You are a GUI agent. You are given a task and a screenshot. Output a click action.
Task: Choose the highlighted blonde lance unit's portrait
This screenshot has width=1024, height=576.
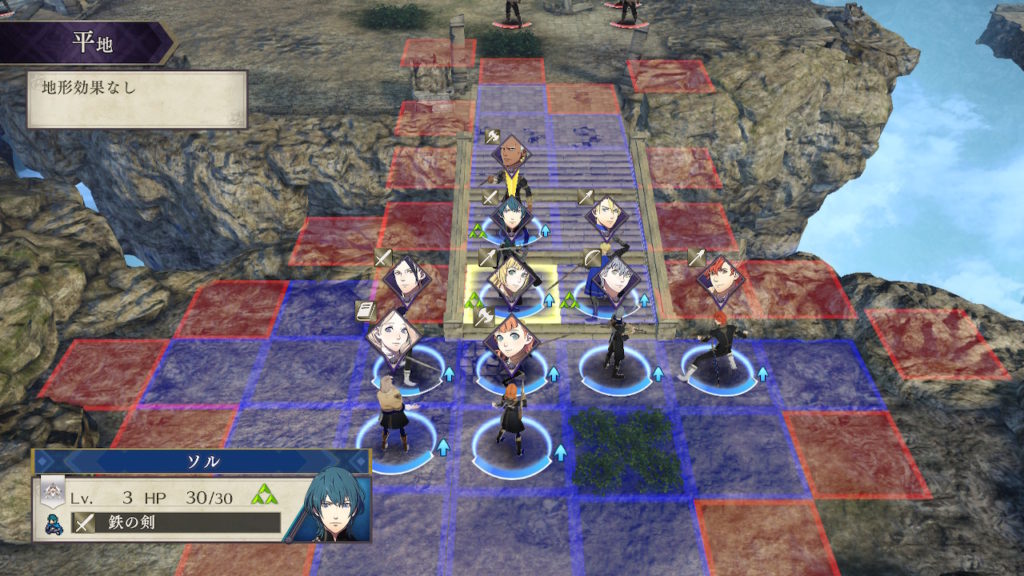coord(511,276)
